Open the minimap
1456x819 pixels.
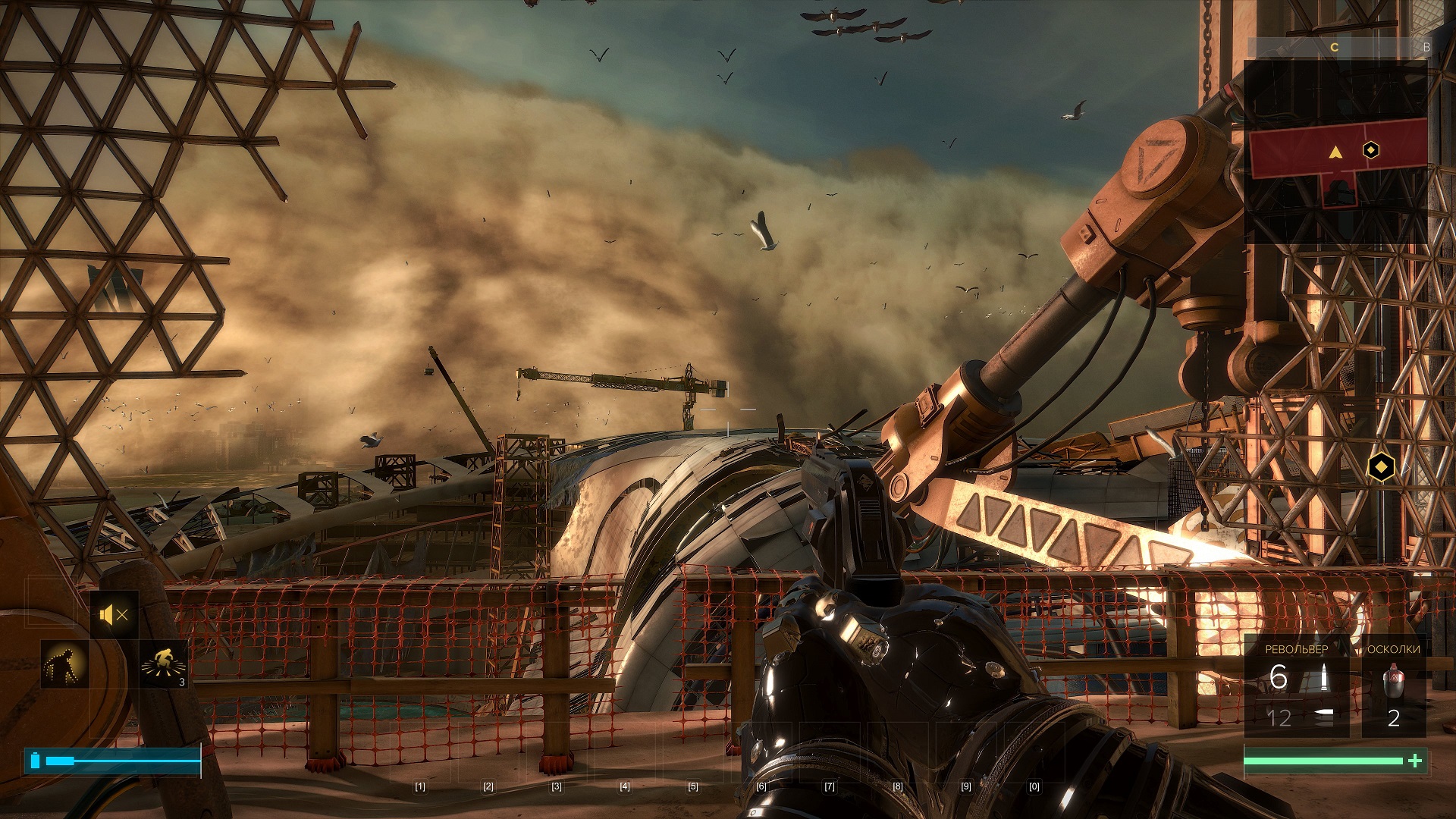tap(1336, 152)
